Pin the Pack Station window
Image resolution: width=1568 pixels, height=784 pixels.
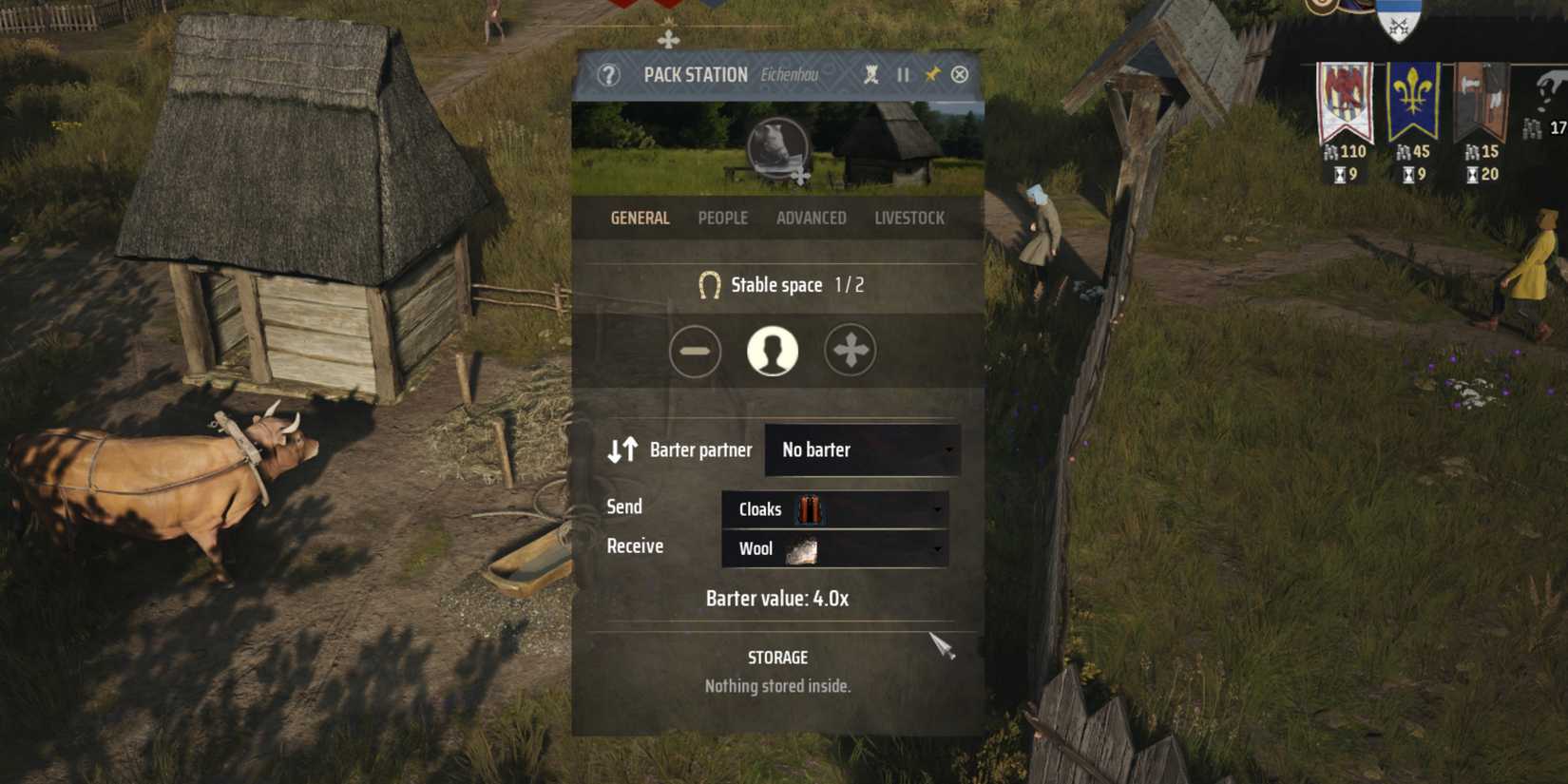point(932,73)
